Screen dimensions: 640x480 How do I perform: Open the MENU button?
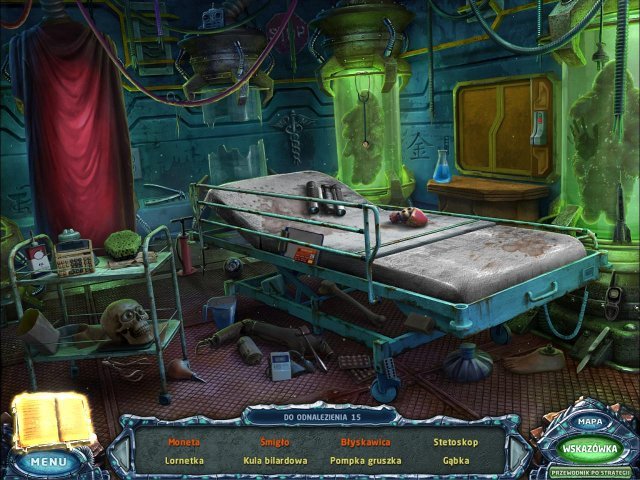[47, 462]
